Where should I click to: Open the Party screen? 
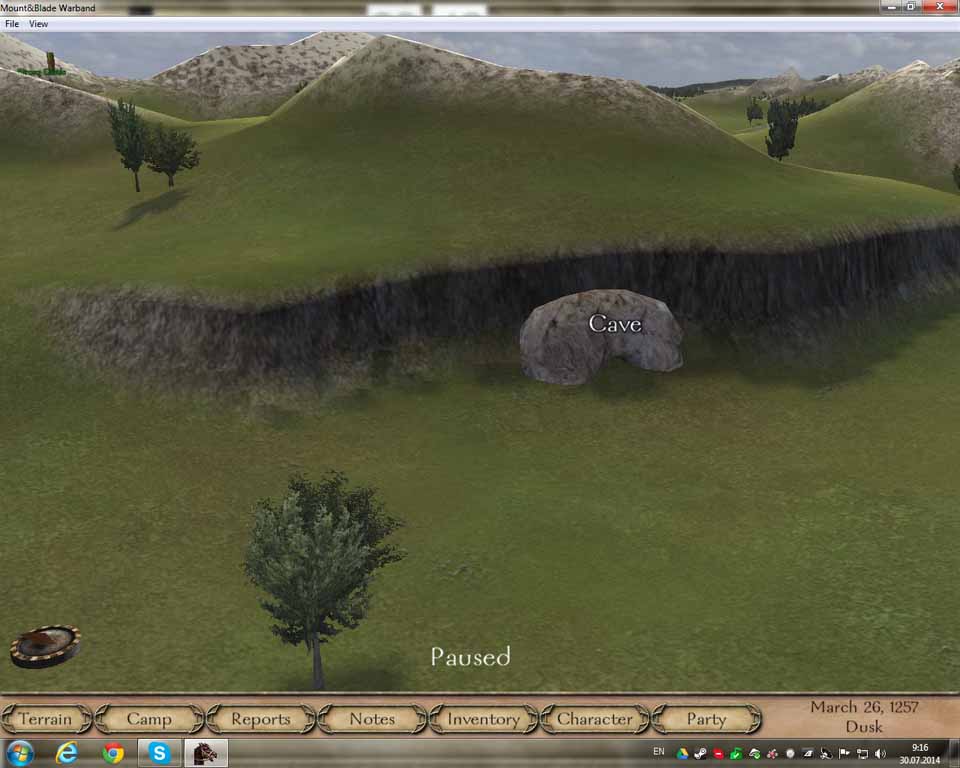click(x=706, y=719)
